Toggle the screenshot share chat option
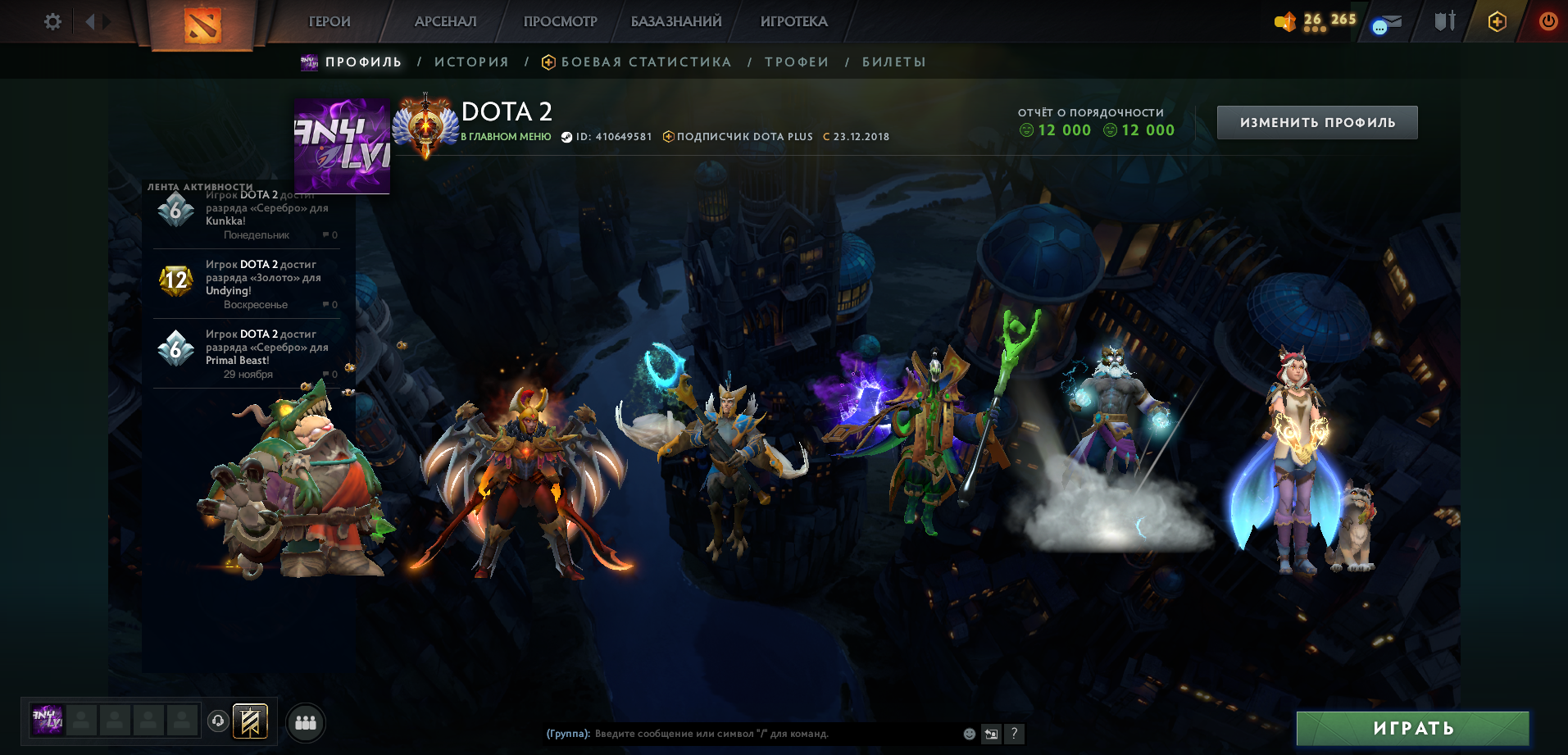1568x755 pixels. coord(991,735)
